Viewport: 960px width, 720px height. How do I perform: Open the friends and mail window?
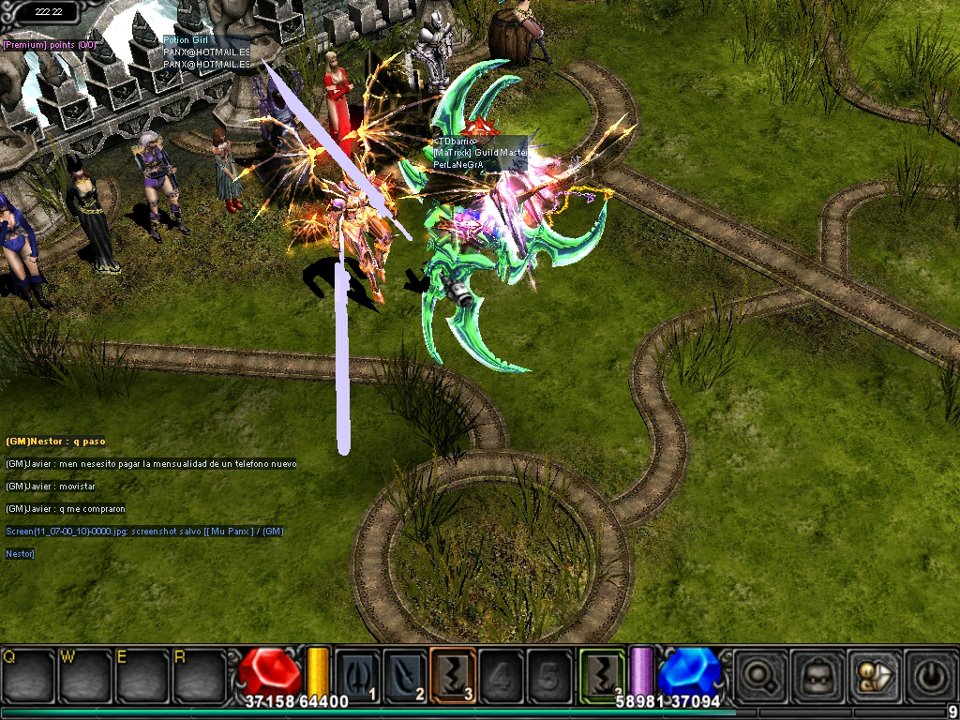click(x=874, y=676)
